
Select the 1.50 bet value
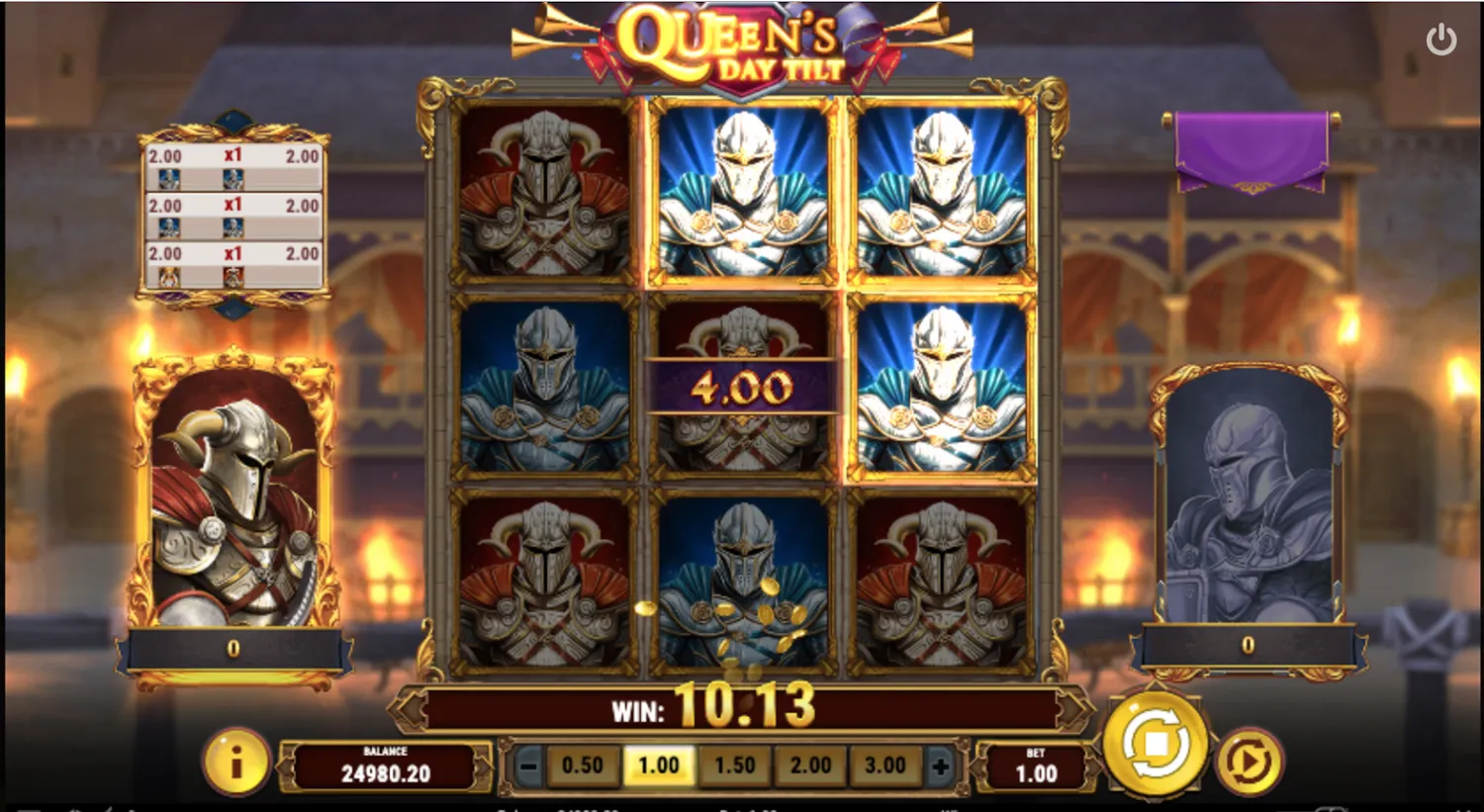coord(734,764)
